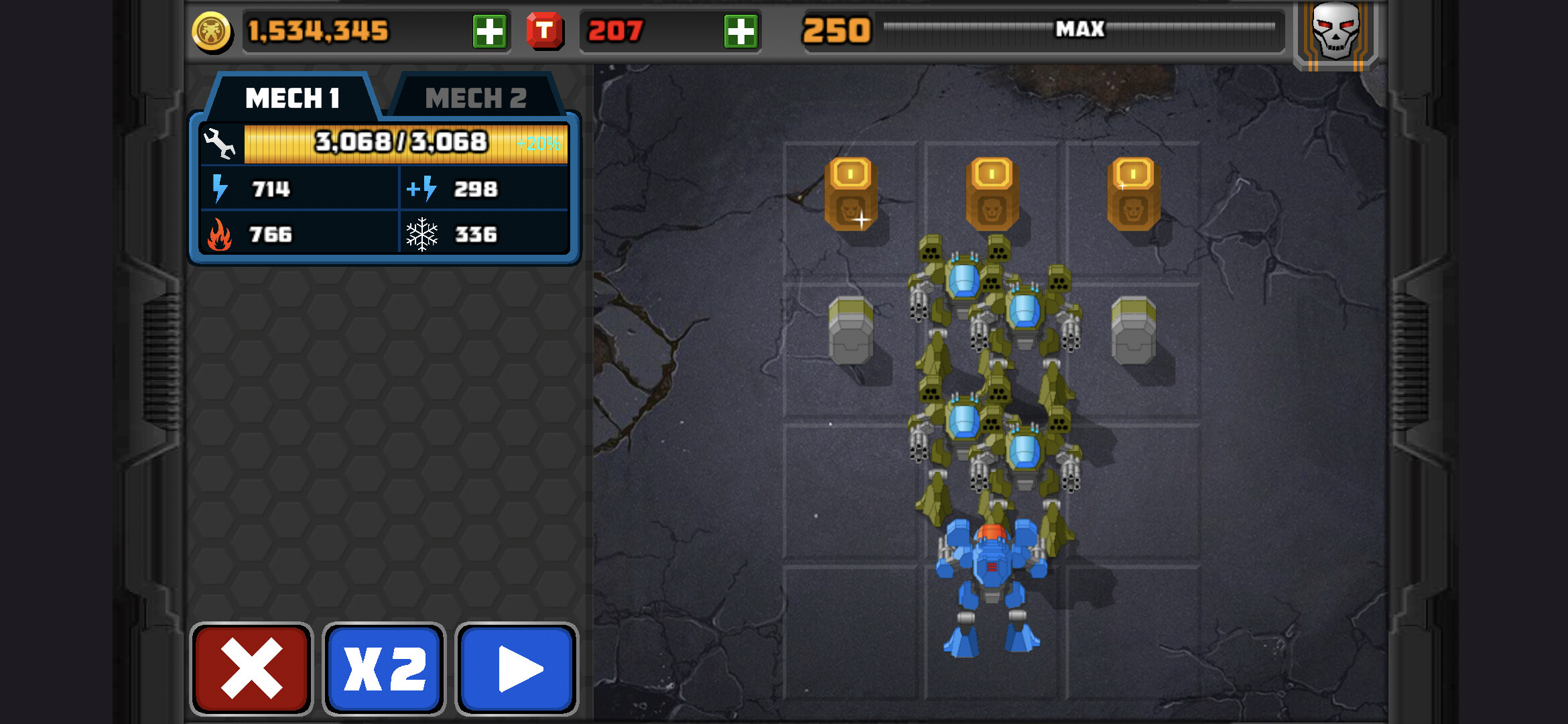Toggle the X2 speed button
Screen dimensions: 1568x724
[384, 668]
